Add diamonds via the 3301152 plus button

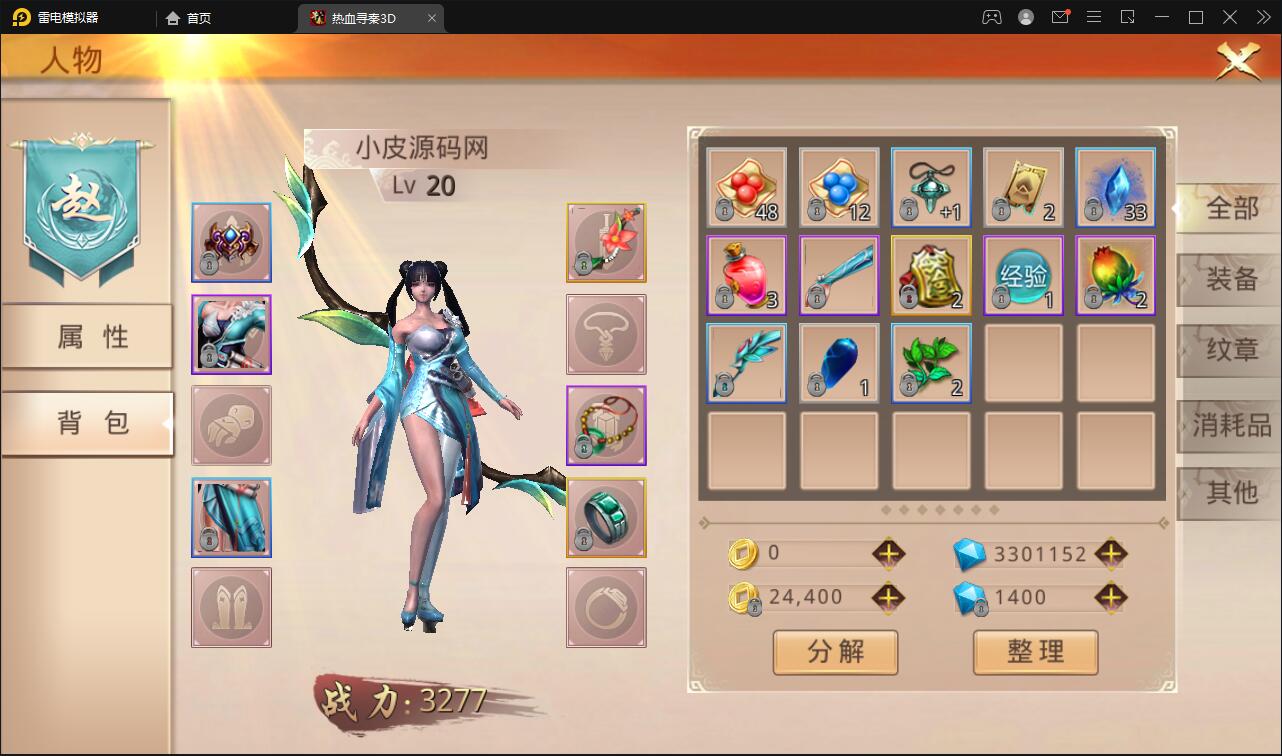[1111, 553]
